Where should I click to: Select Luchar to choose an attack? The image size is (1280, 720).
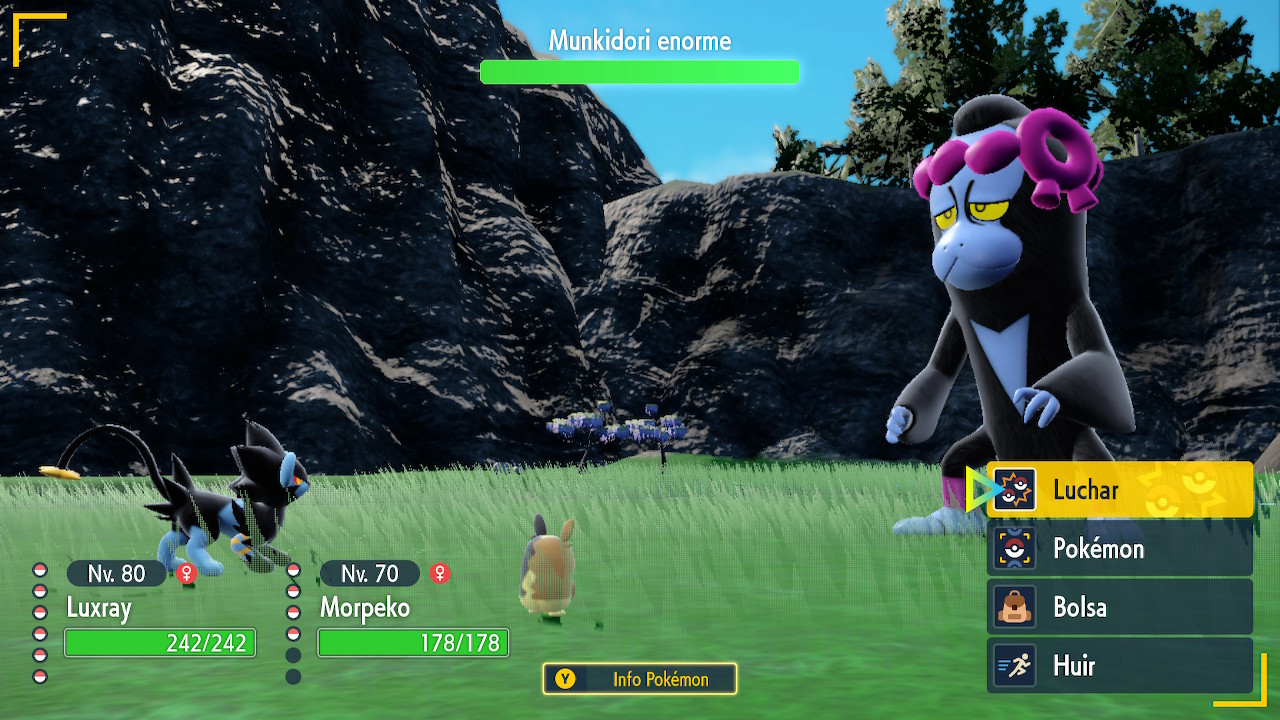pyautogui.click(x=1119, y=490)
